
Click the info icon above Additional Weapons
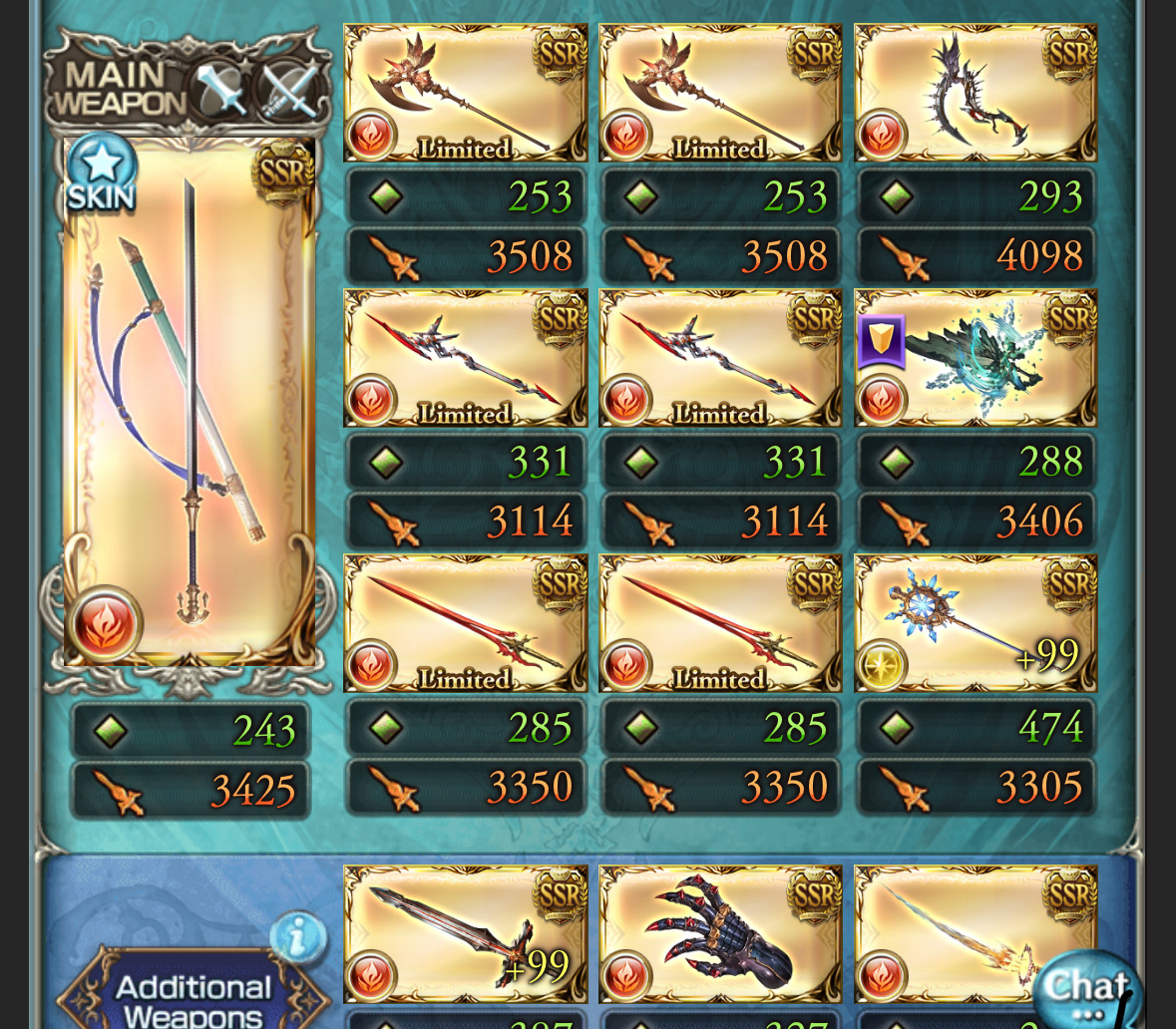click(x=298, y=937)
